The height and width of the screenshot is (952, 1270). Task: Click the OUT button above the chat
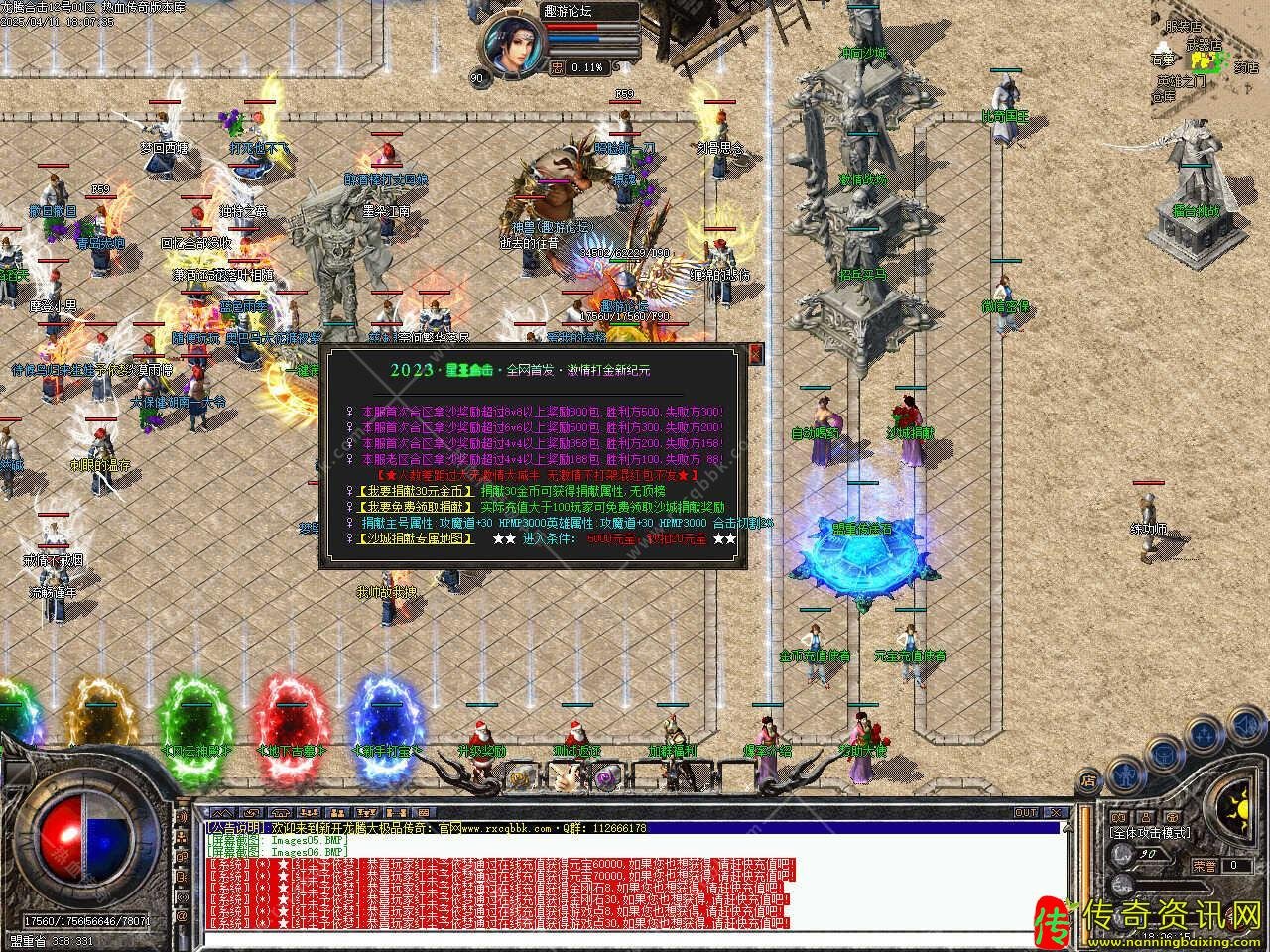tap(1026, 813)
